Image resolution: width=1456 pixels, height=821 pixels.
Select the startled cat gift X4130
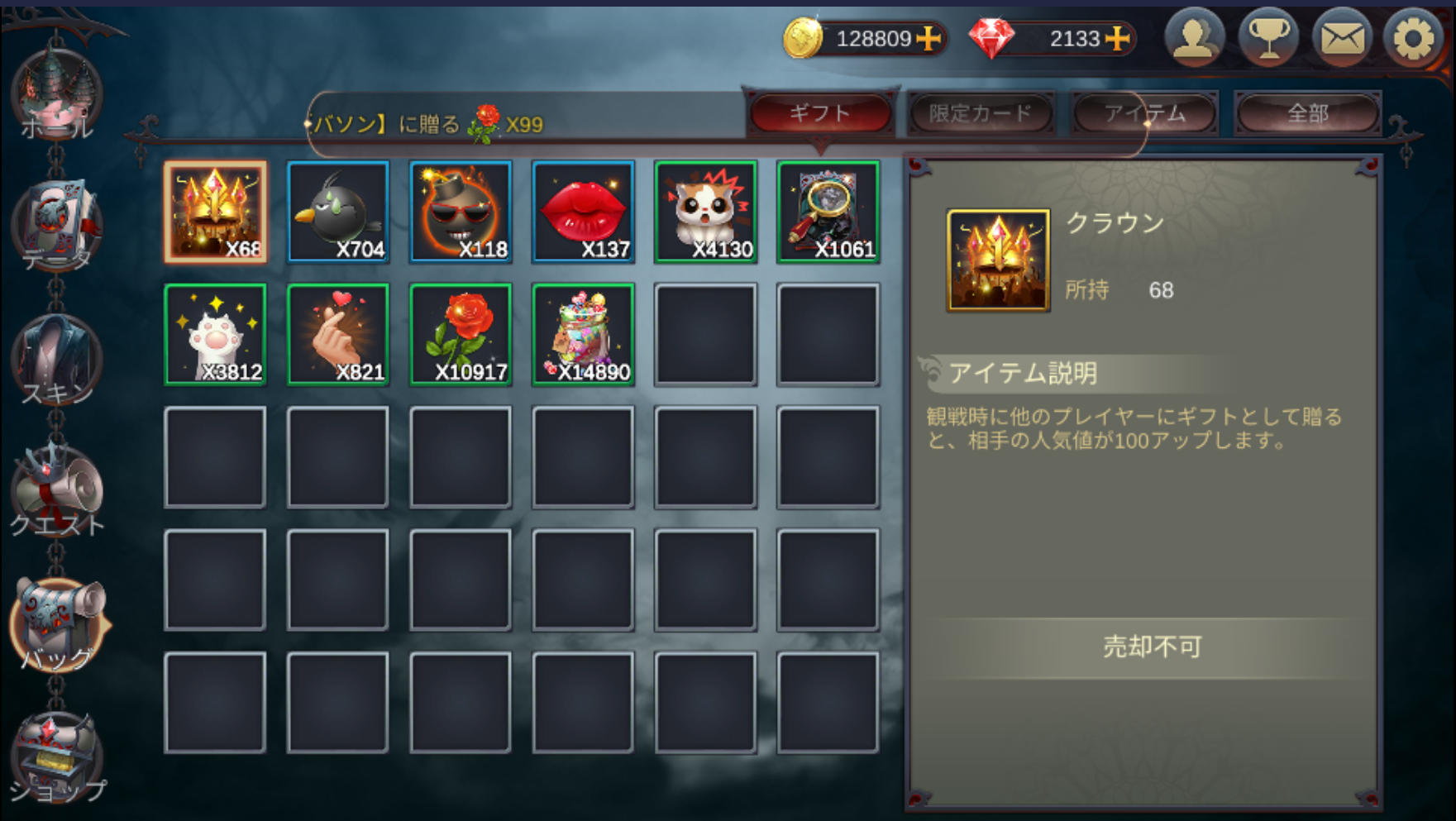point(705,212)
